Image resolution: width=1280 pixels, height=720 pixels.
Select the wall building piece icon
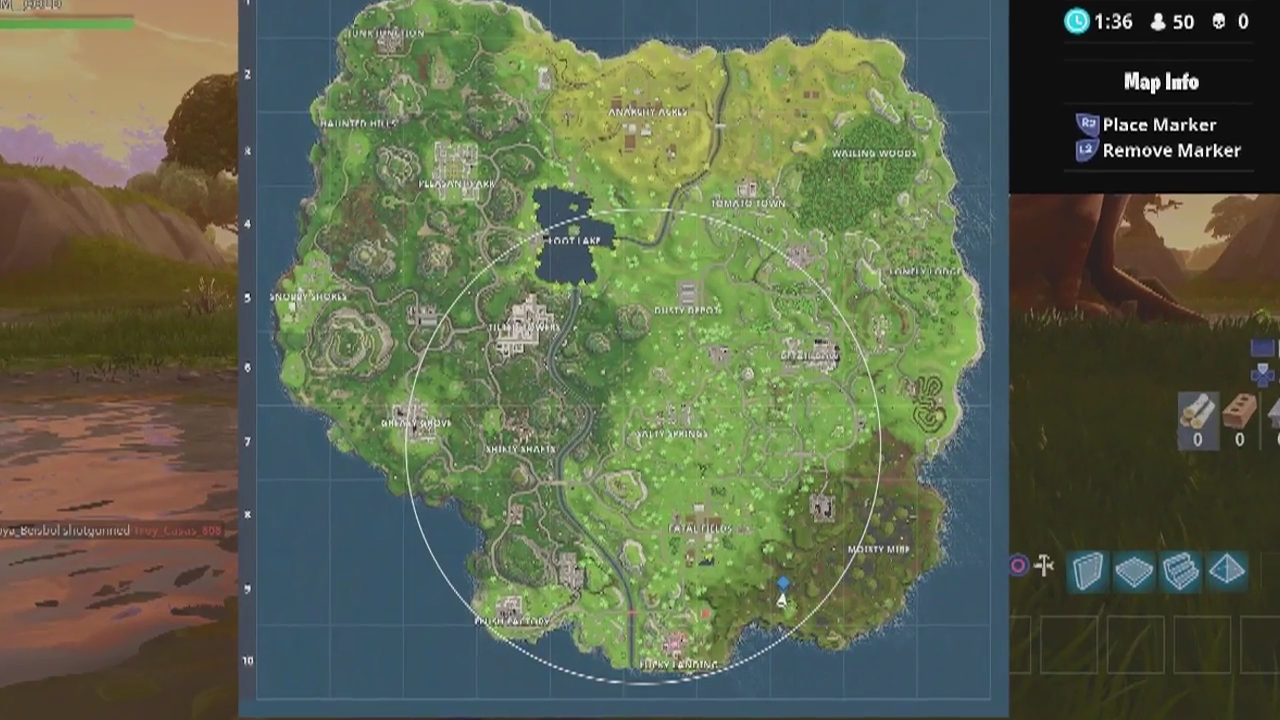click(x=1087, y=570)
